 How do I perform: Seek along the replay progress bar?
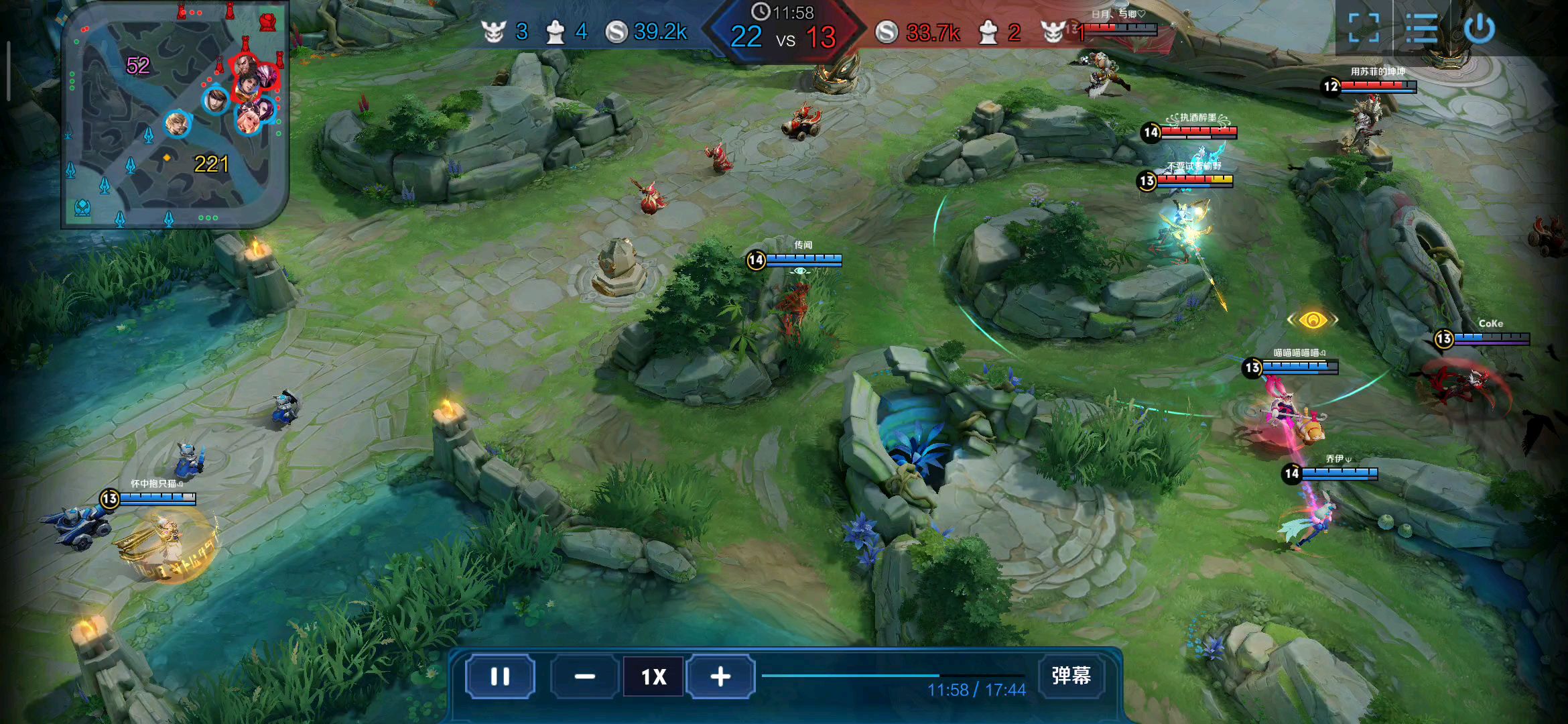893,675
